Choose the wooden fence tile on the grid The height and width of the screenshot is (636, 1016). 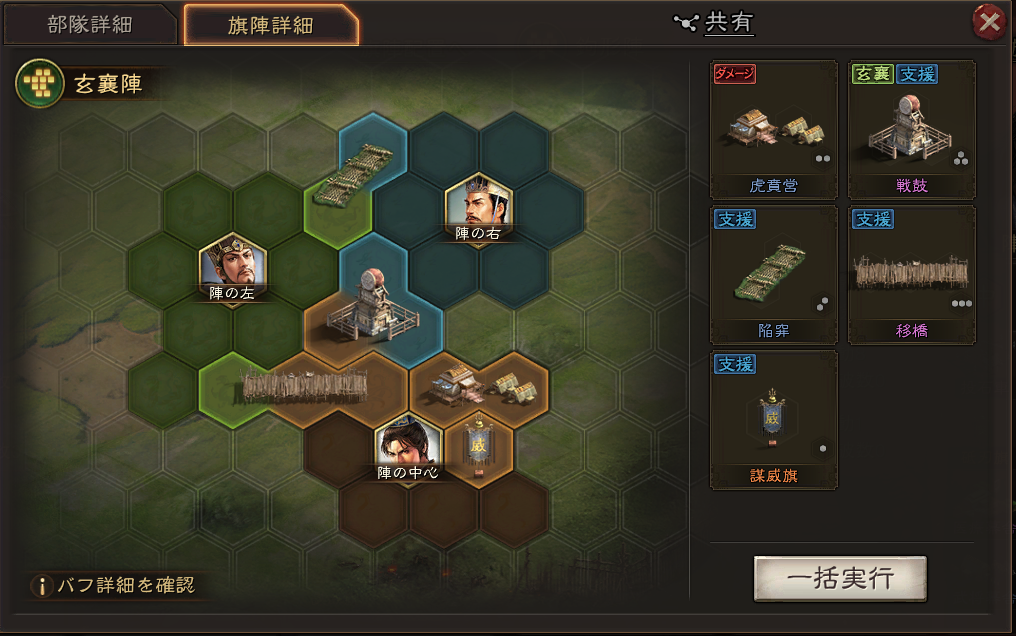305,385
